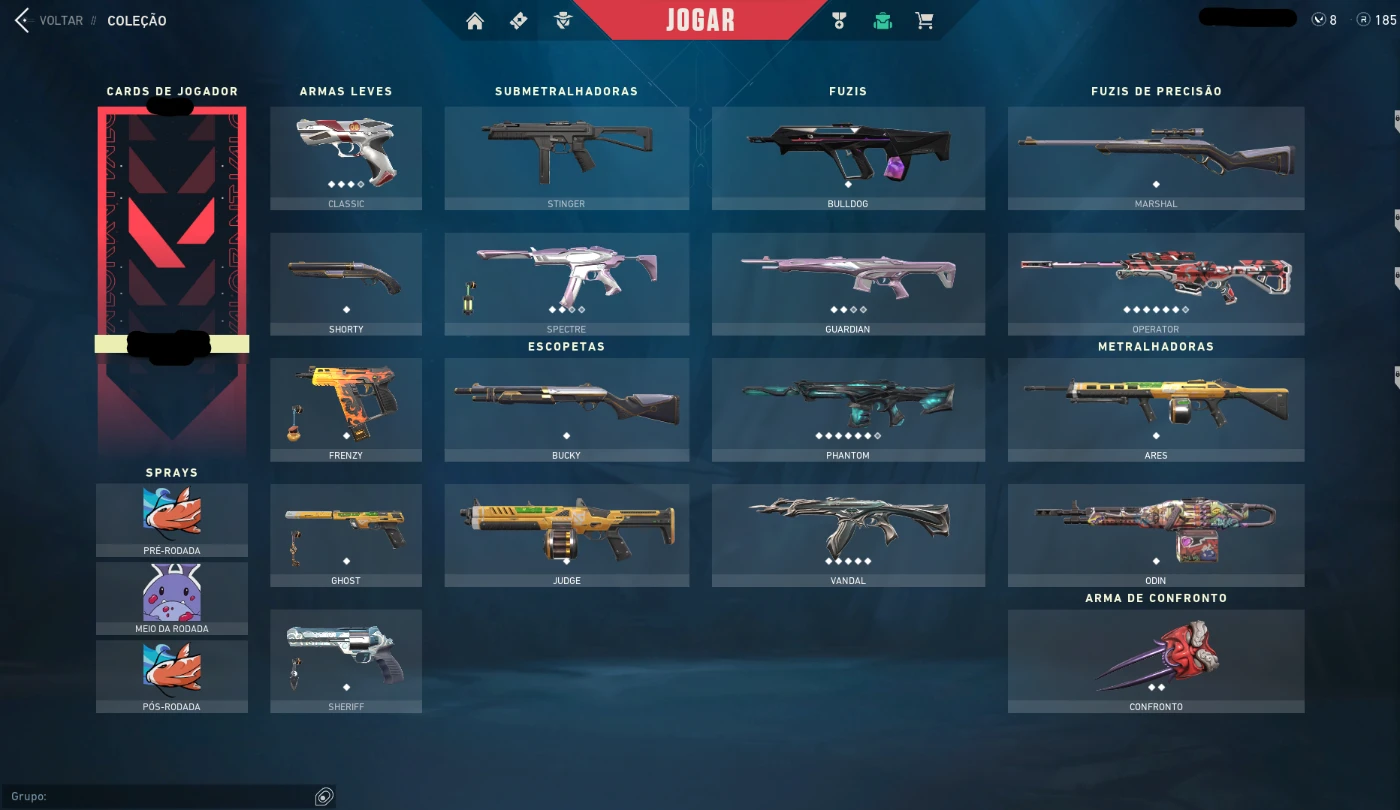The image size is (1400, 810).
Task: Check Radianite Points balance icon
Action: point(1362,19)
